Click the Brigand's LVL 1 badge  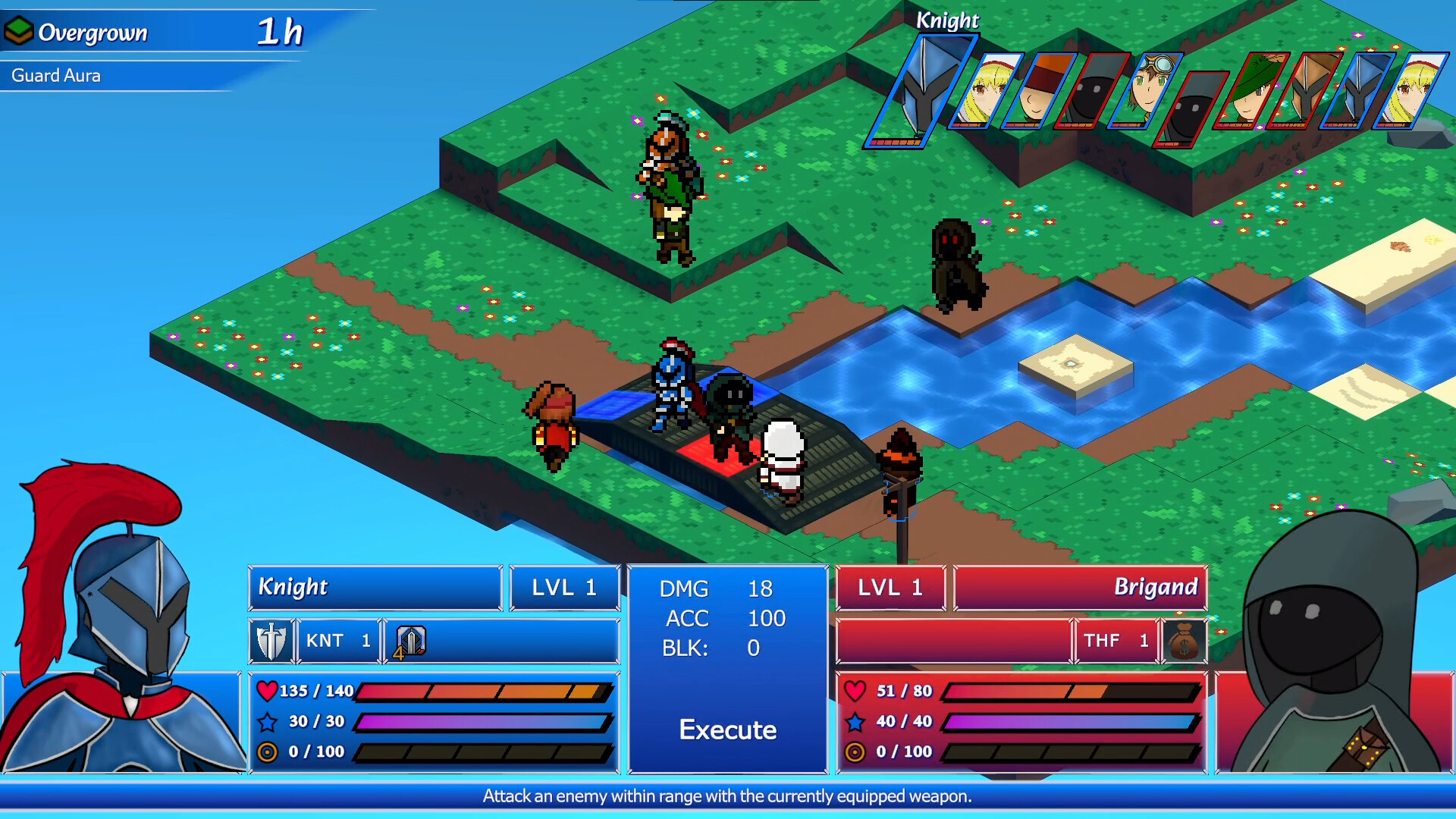pyautogui.click(x=891, y=587)
